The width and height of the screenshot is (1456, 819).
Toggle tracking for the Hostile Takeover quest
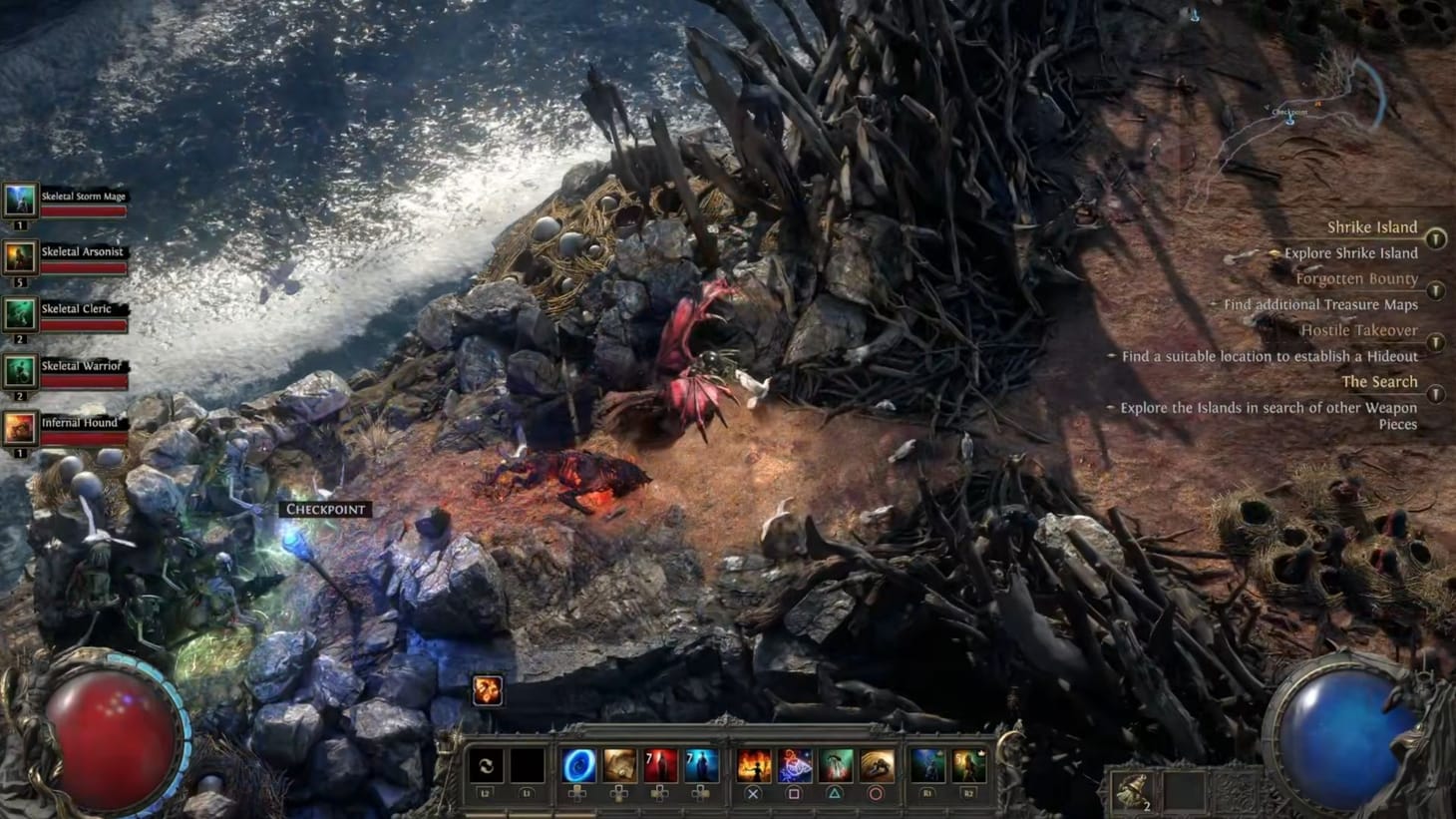[x=1436, y=342]
